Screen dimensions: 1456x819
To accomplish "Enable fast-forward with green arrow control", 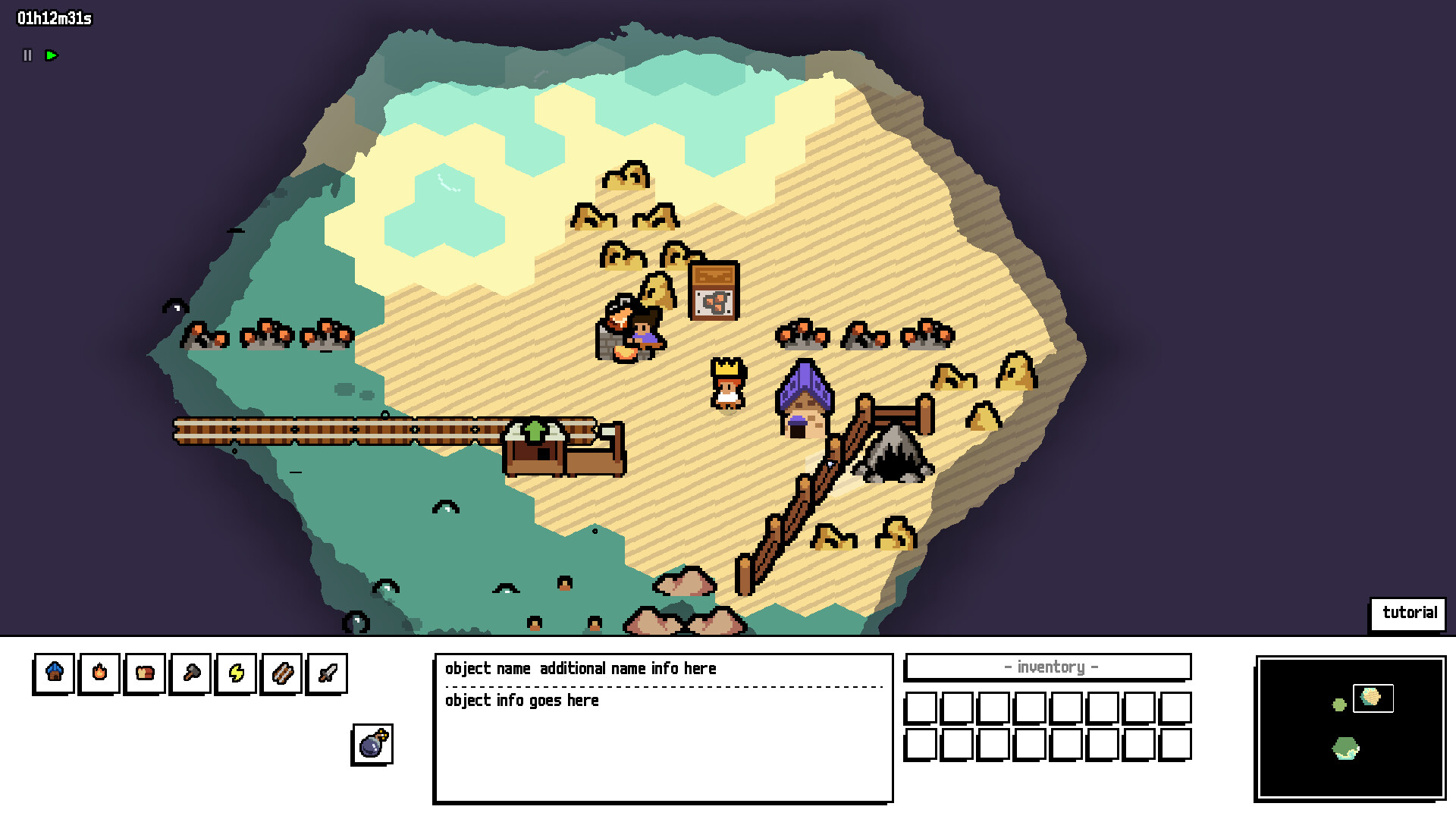I will coord(51,55).
